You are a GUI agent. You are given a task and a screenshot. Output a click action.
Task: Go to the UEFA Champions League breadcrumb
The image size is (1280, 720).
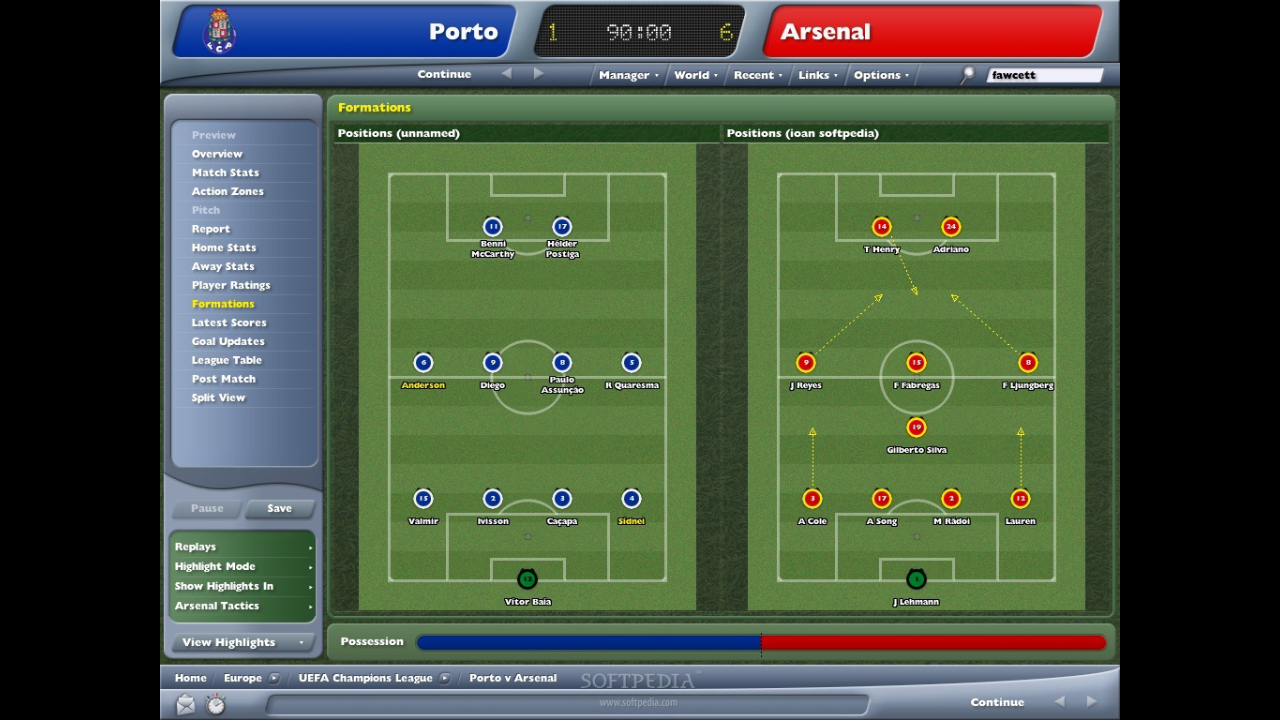pos(365,678)
